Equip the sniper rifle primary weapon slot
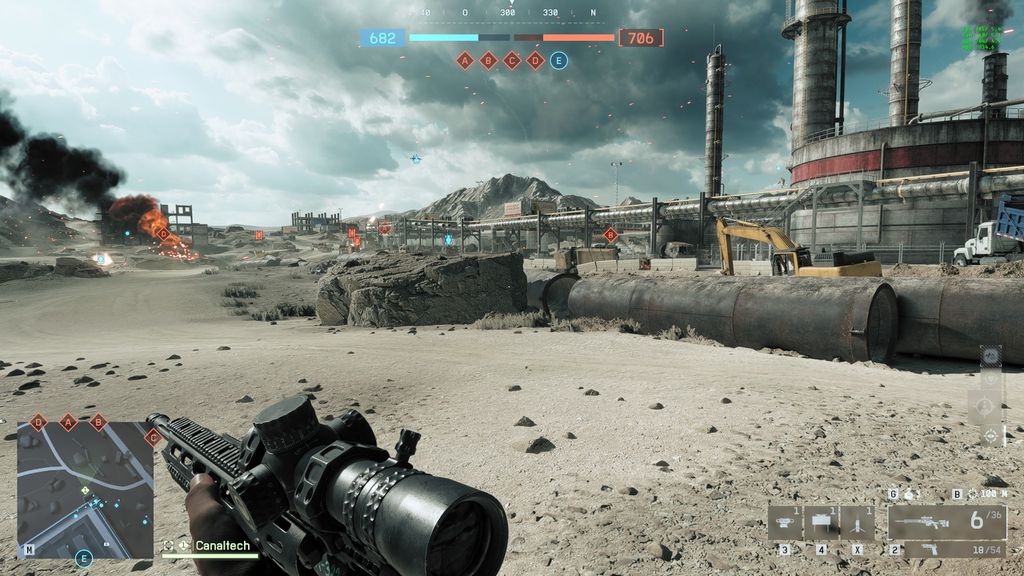 946,522
